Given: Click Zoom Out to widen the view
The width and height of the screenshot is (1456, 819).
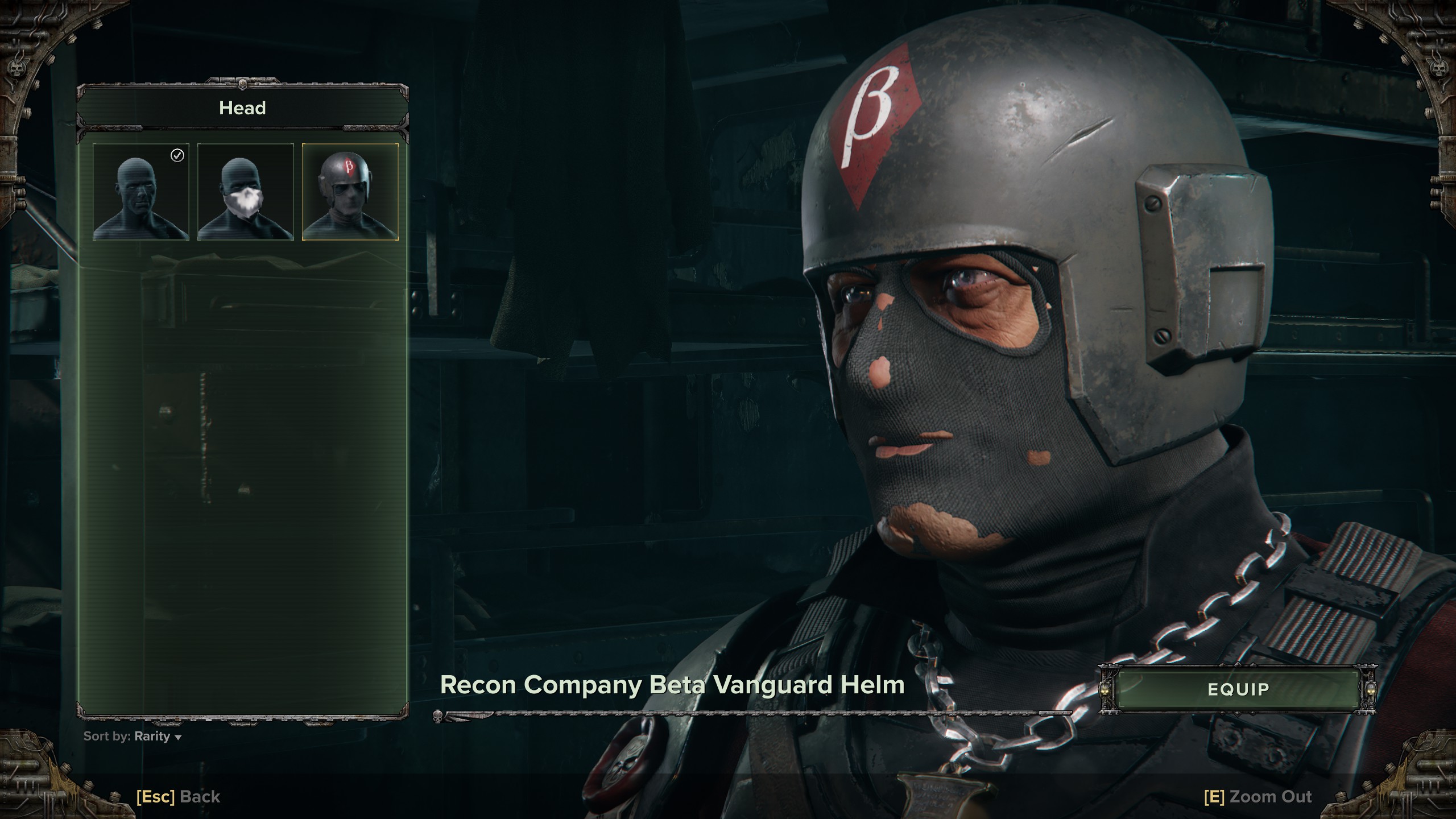Looking at the screenshot, I should coord(1258,797).
